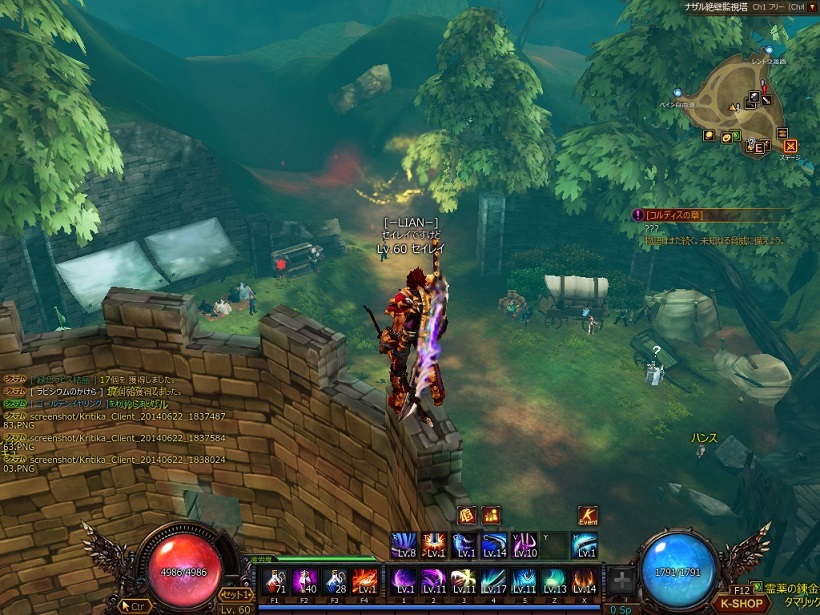This screenshot has width=820, height=615.
Task: Switch the セット1 skill set
Action: tap(236, 595)
